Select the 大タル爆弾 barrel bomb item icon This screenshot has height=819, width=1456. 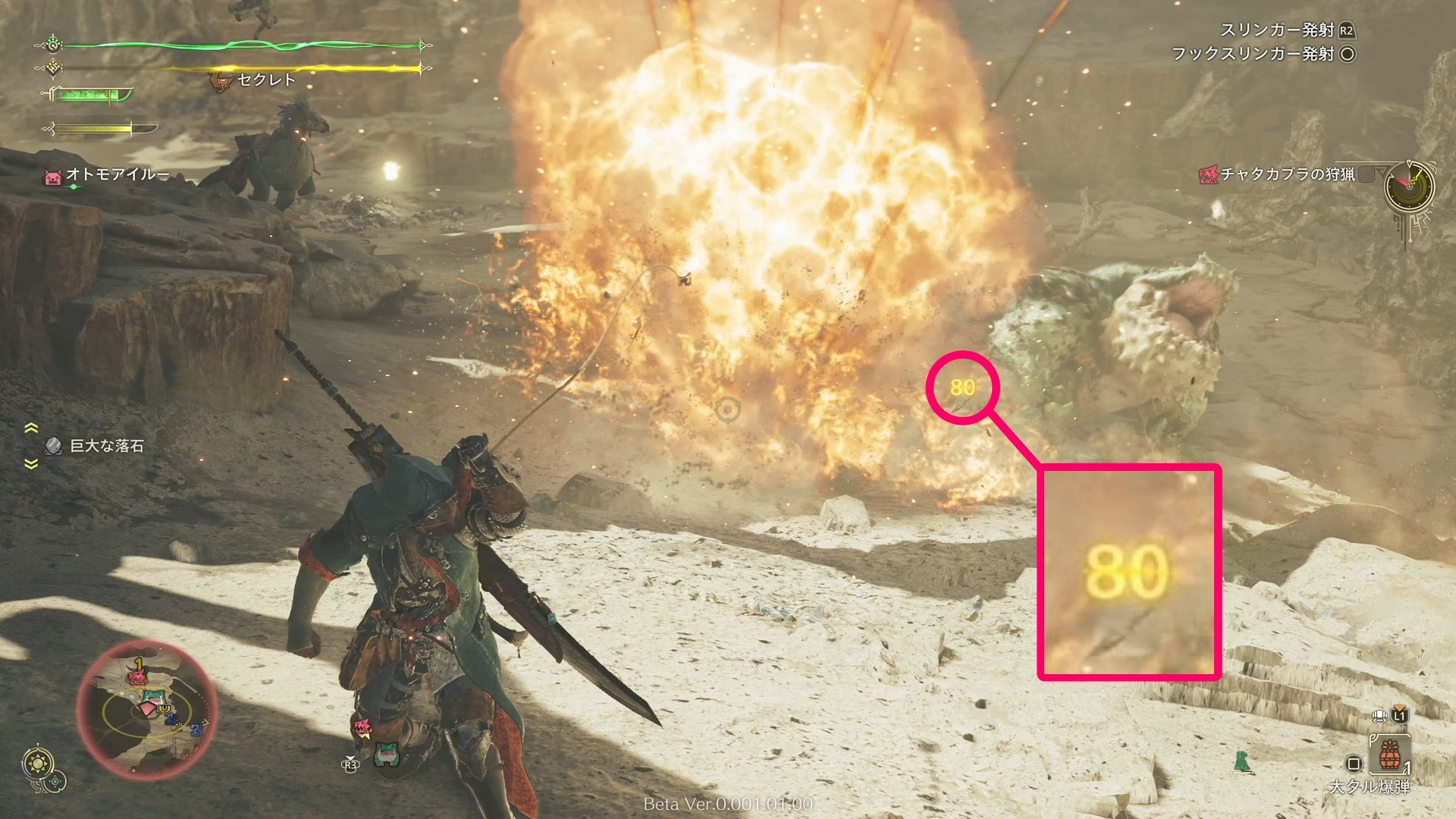1390,753
